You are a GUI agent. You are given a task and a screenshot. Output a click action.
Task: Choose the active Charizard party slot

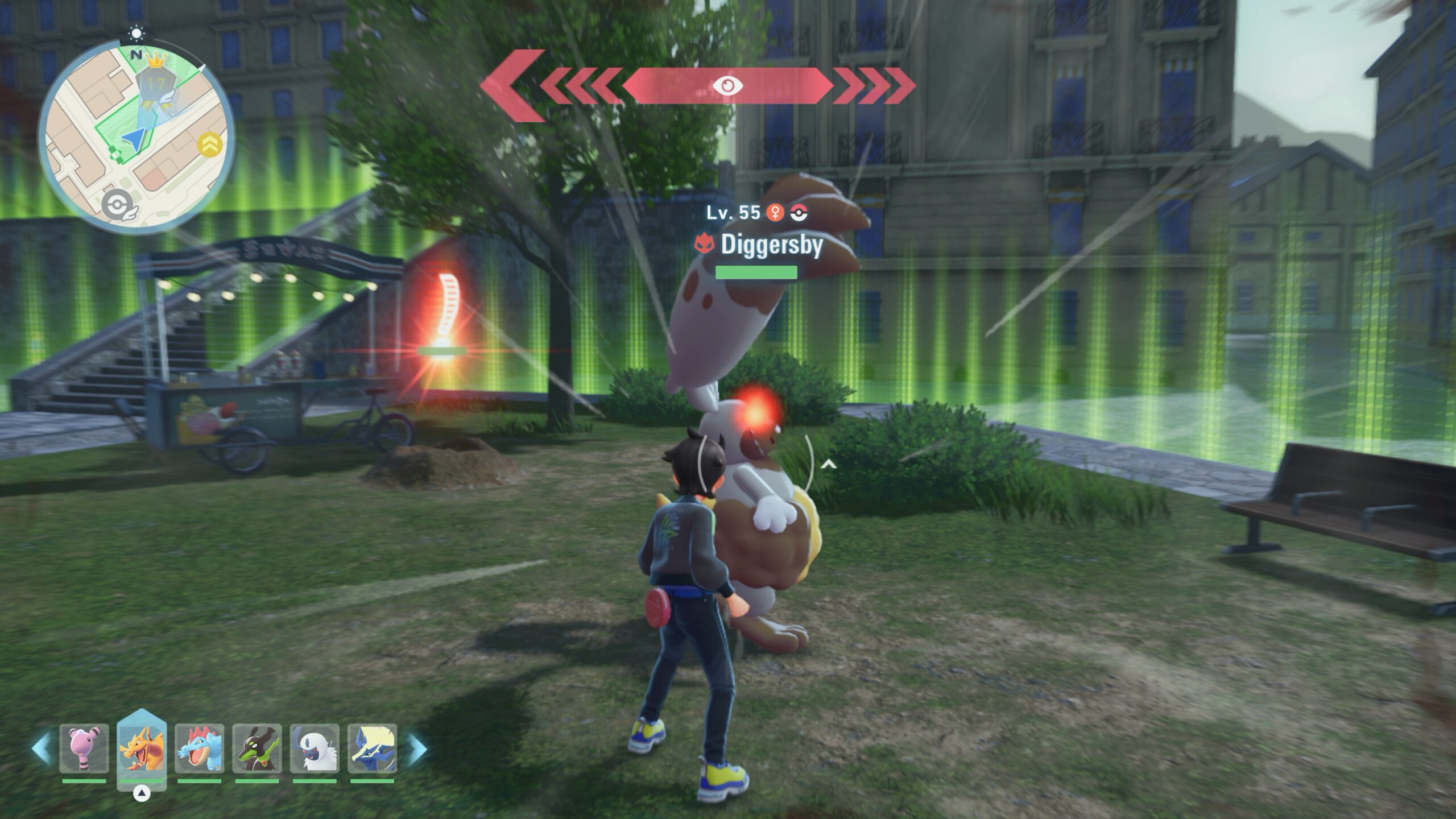pyautogui.click(x=142, y=748)
